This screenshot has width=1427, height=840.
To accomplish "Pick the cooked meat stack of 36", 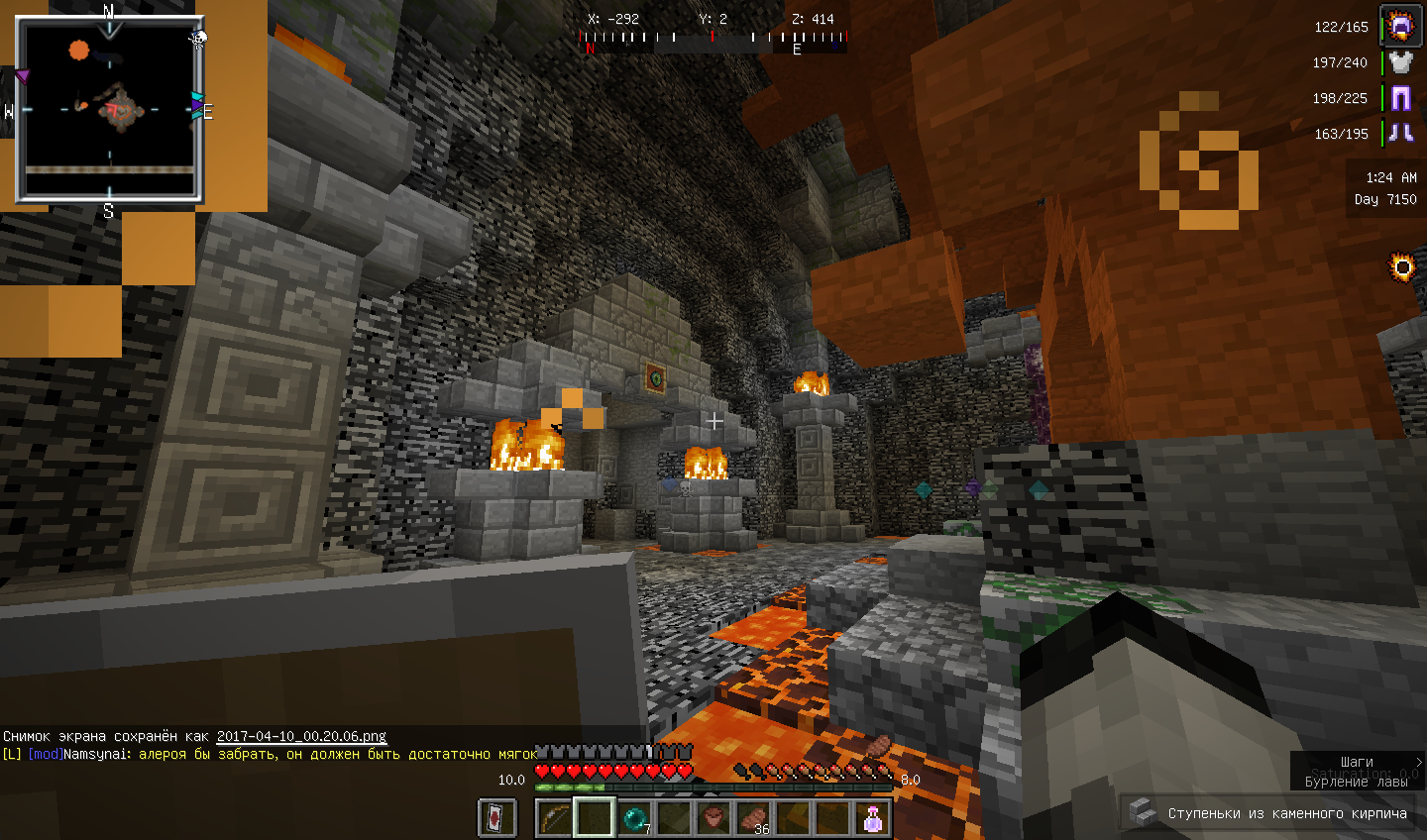I will pyautogui.click(x=754, y=818).
